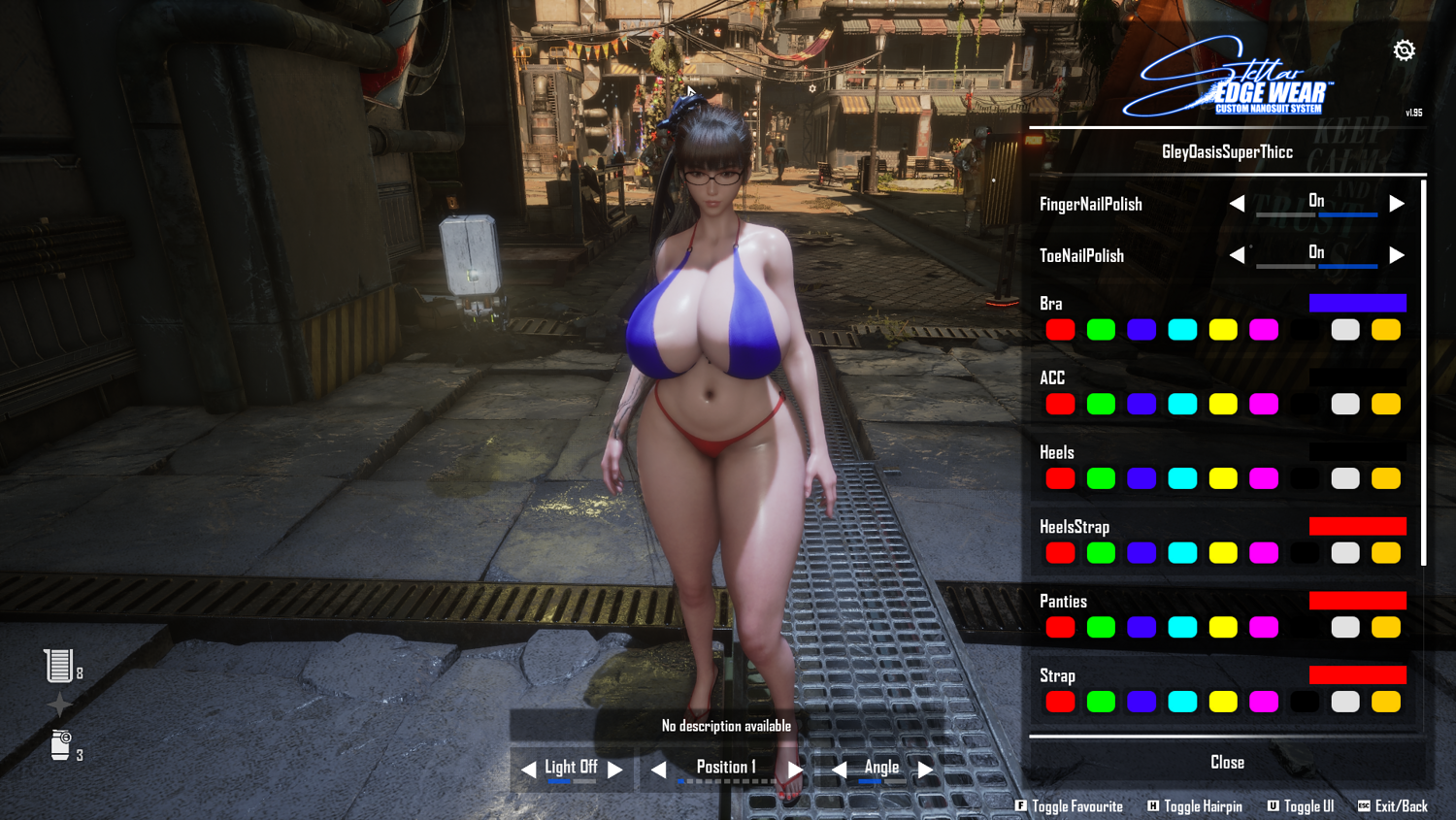Open the gear settings icon
The height and width of the screenshot is (820, 1456).
pos(1404,50)
